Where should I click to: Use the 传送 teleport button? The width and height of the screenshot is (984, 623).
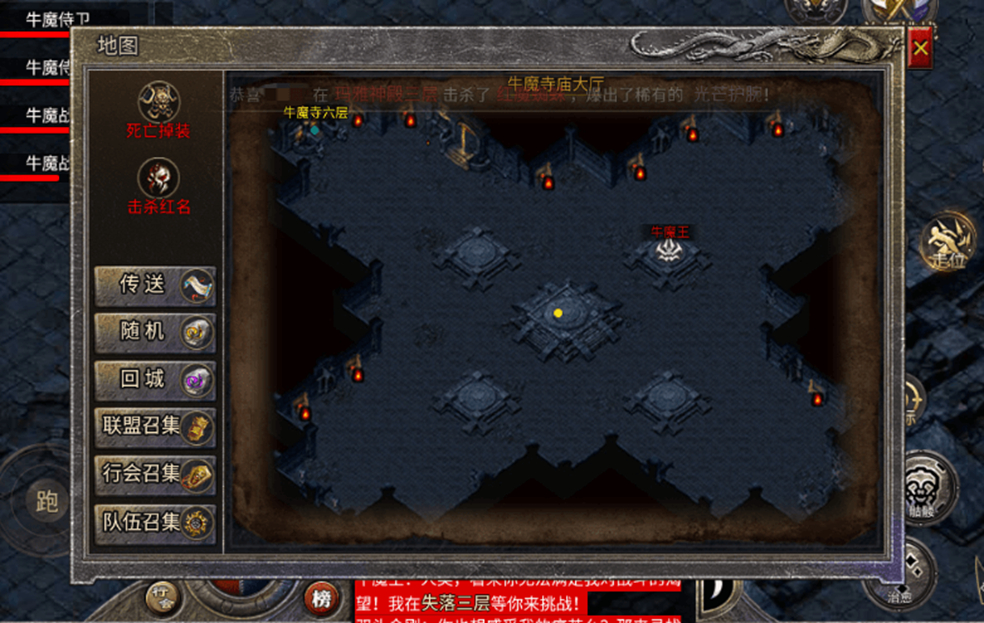[x=155, y=285]
